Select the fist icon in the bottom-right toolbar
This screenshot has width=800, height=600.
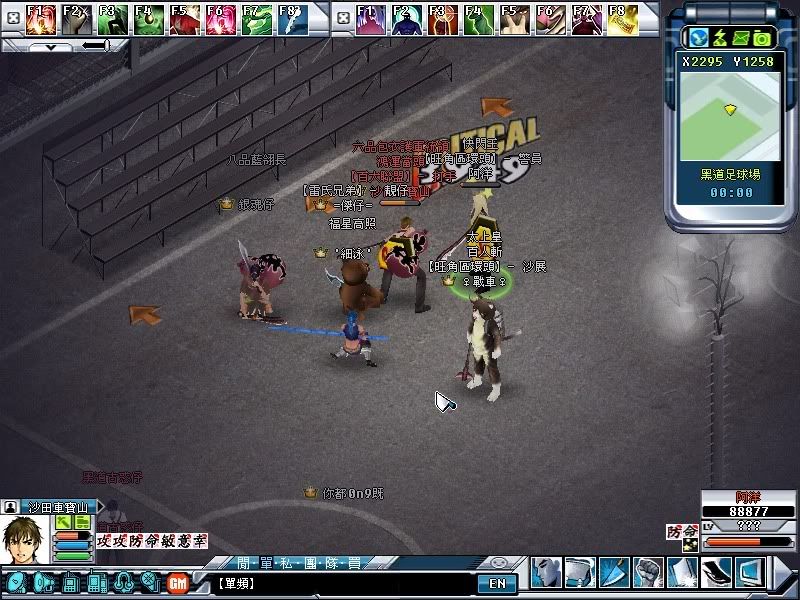[648, 573]
